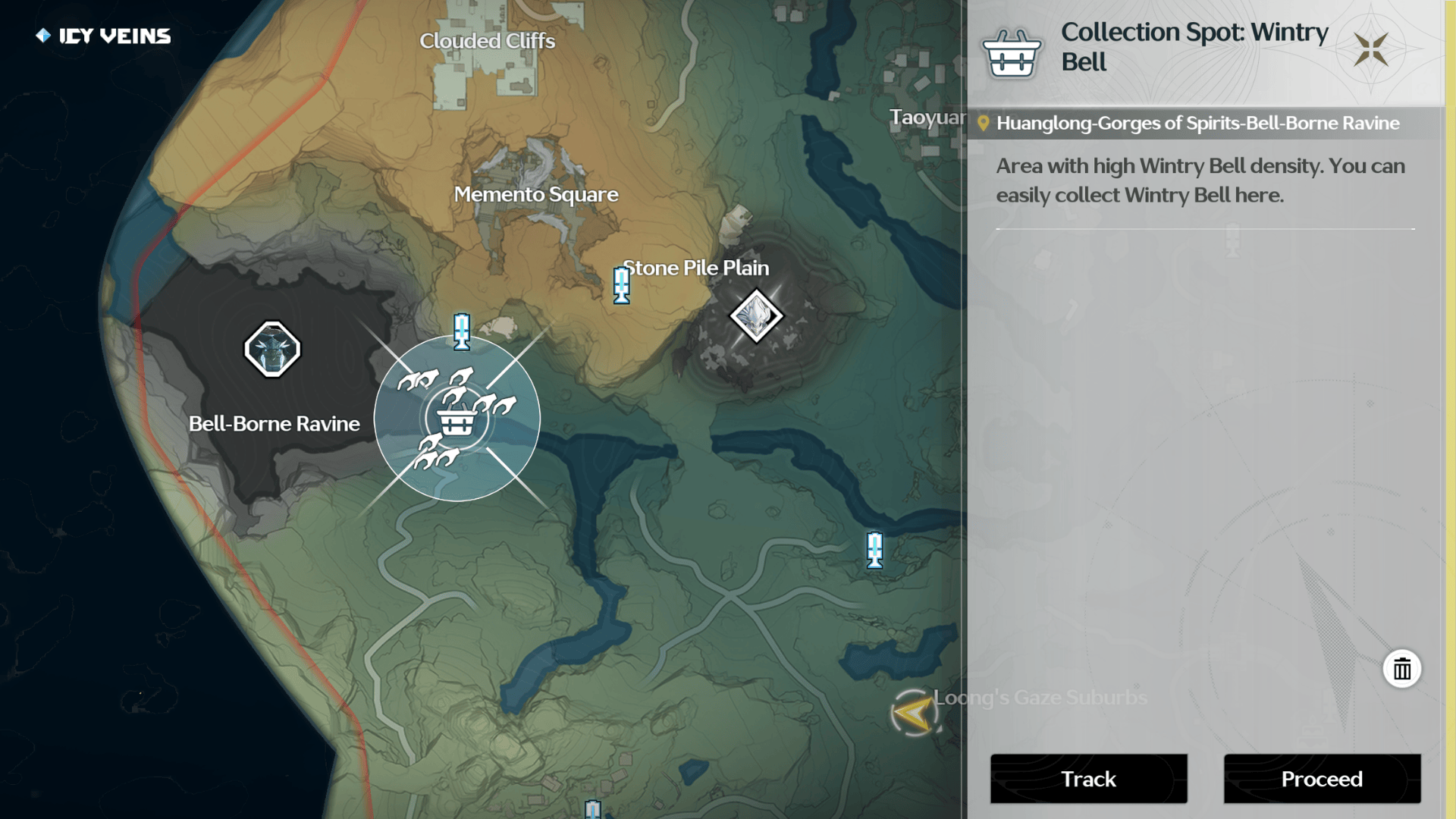
Task: Select the boss marker in Bell-Borne Ravine
Action: pyautogui.click(x=272, y=350)
